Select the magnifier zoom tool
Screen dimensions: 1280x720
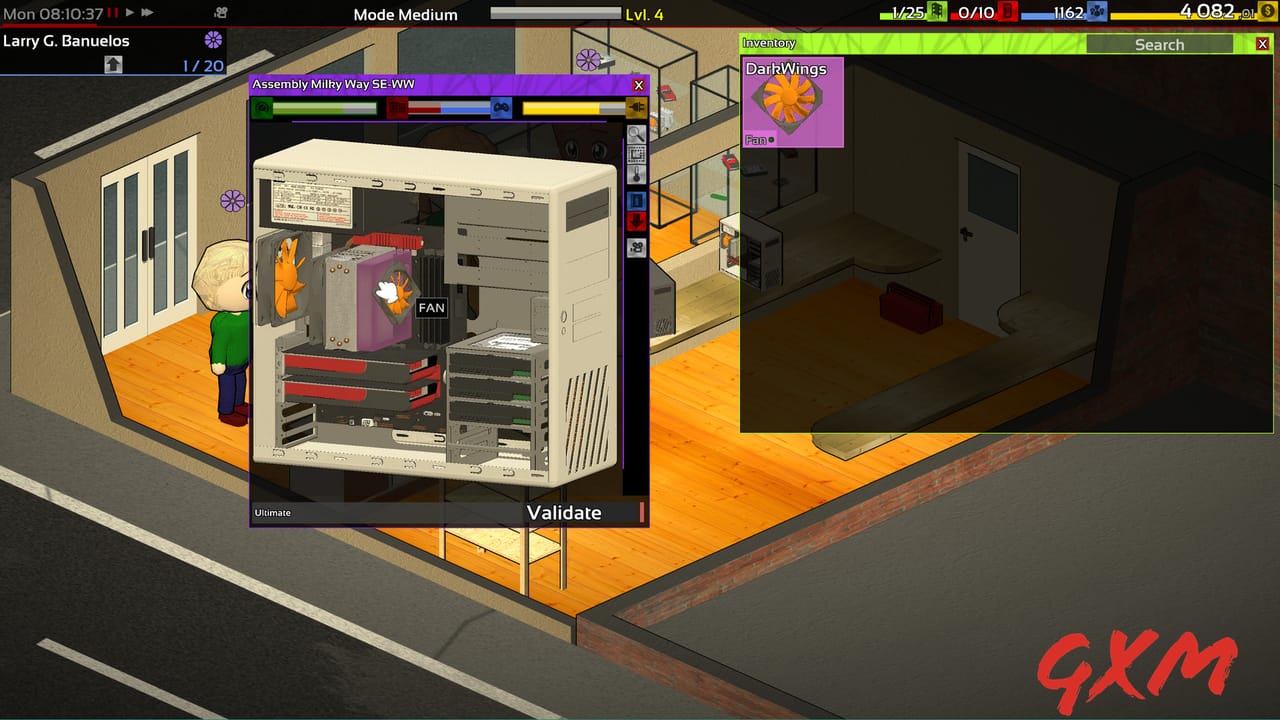click(637, 134)
